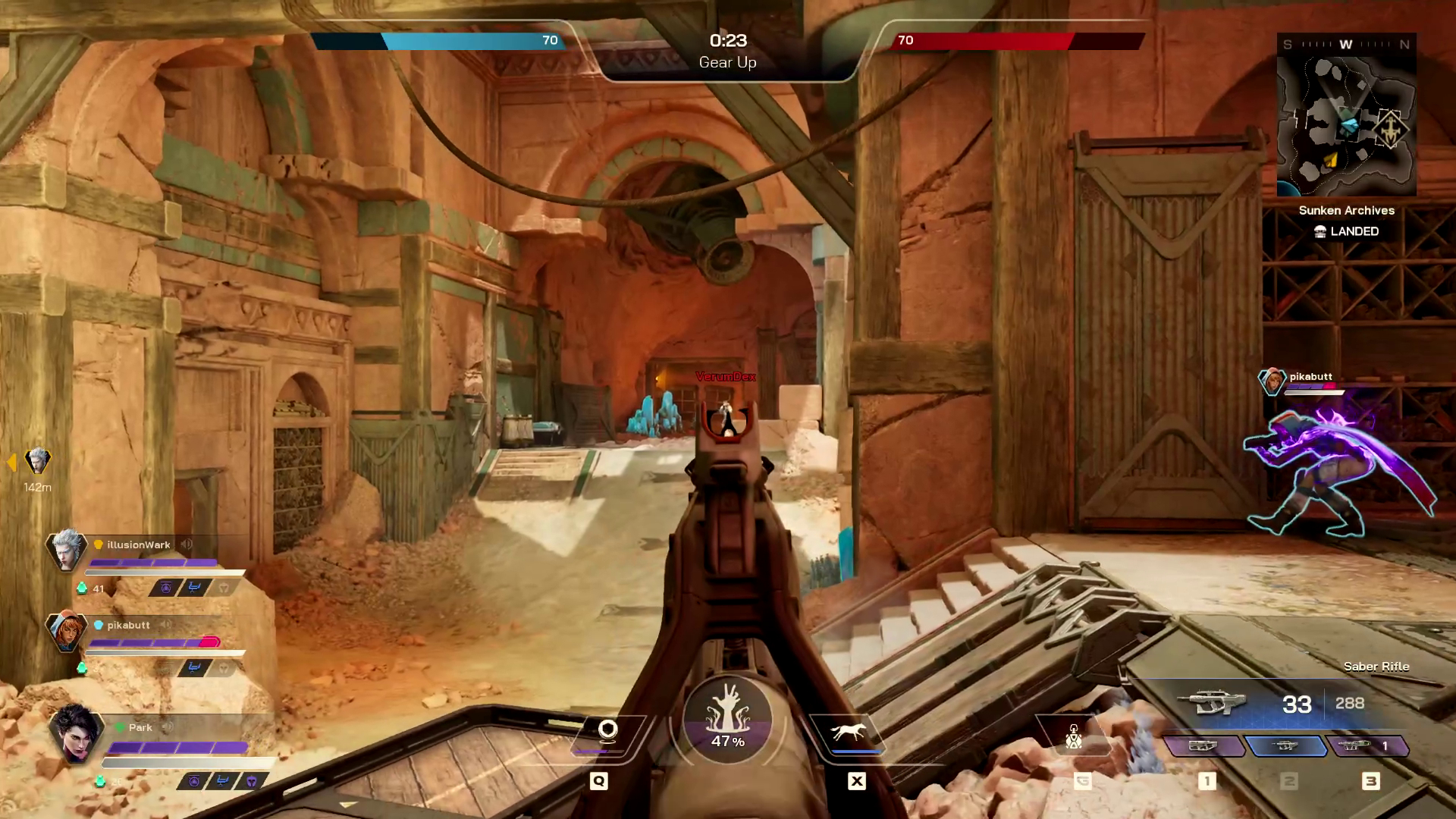The width and height of the screenshot is (1456, 819).
Task: Equip the third weapon slot showing 1
Action: point(1367,746)
